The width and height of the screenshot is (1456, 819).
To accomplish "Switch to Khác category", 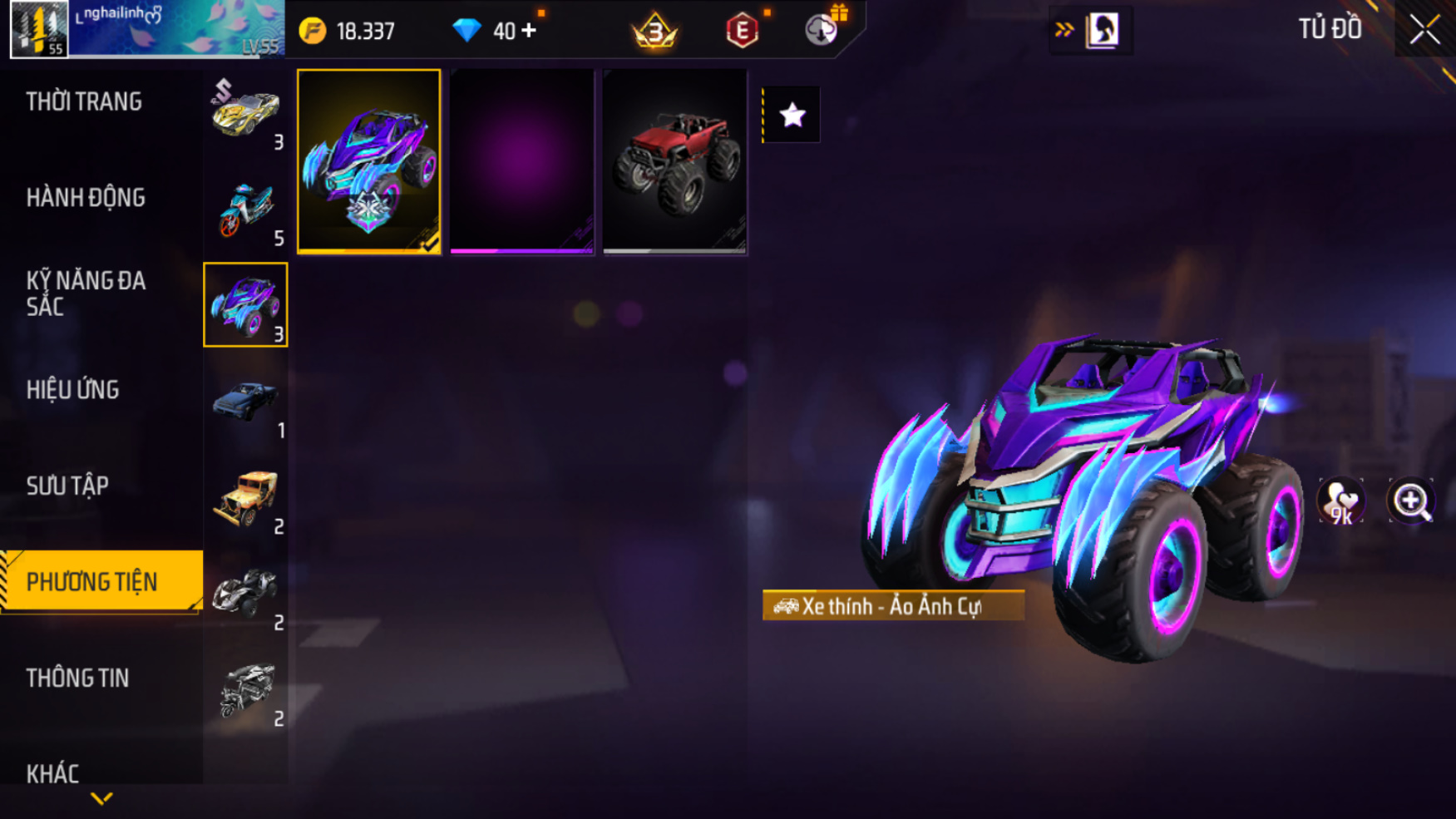I will point(53,773).
